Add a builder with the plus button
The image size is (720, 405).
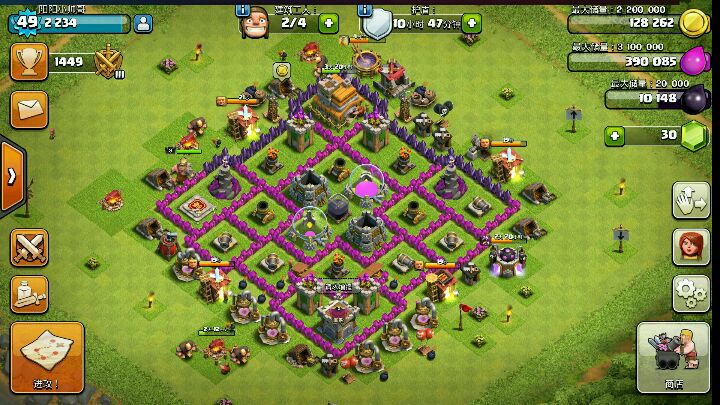pyautogui.click(x=328, y=22)
